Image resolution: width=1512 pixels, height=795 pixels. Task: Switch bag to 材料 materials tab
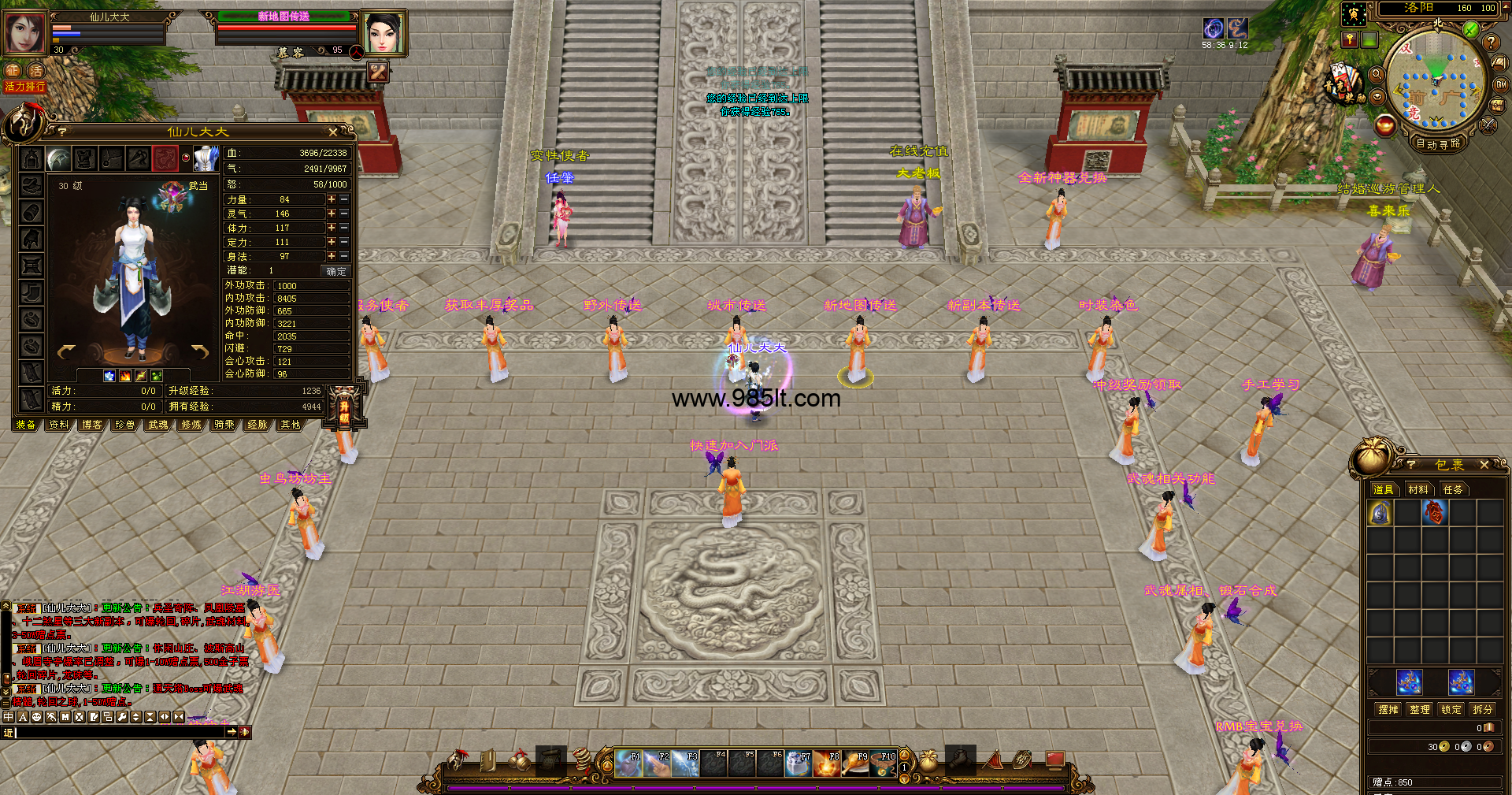pos(1418,489)
